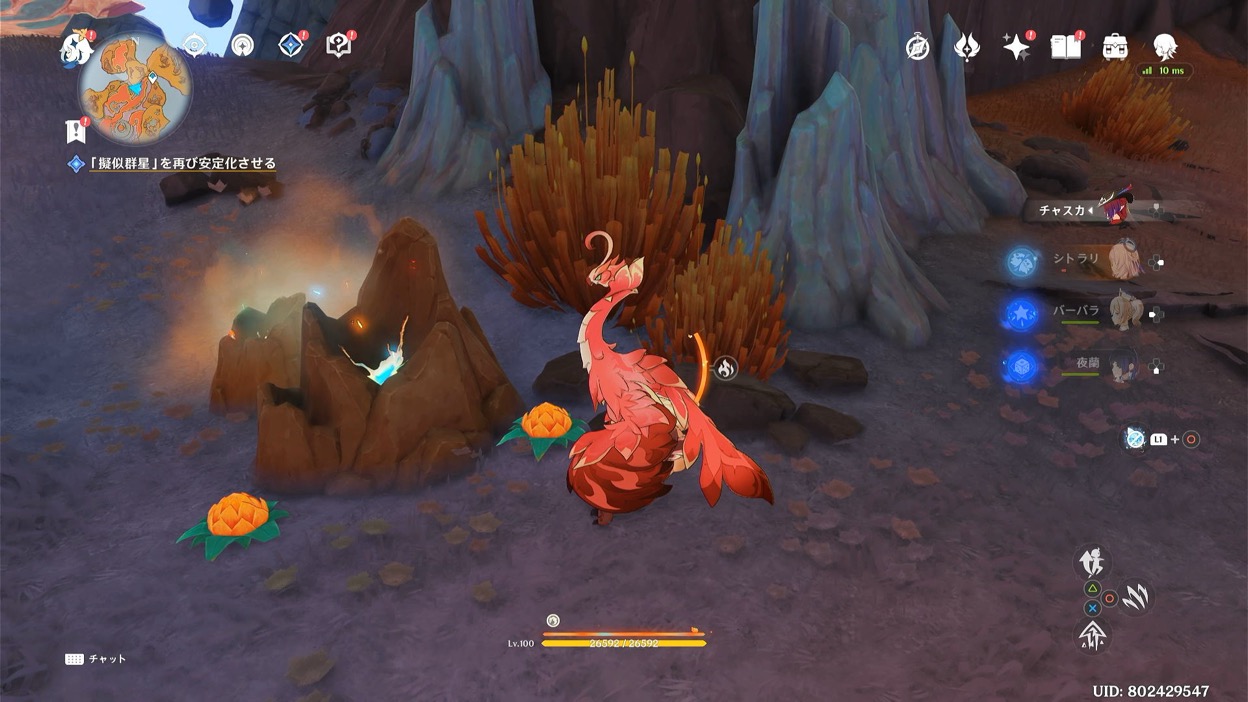This screenshot has width=1248, height=702.
Task: Open the compass events icon
Action: click(x=918, y=47)
